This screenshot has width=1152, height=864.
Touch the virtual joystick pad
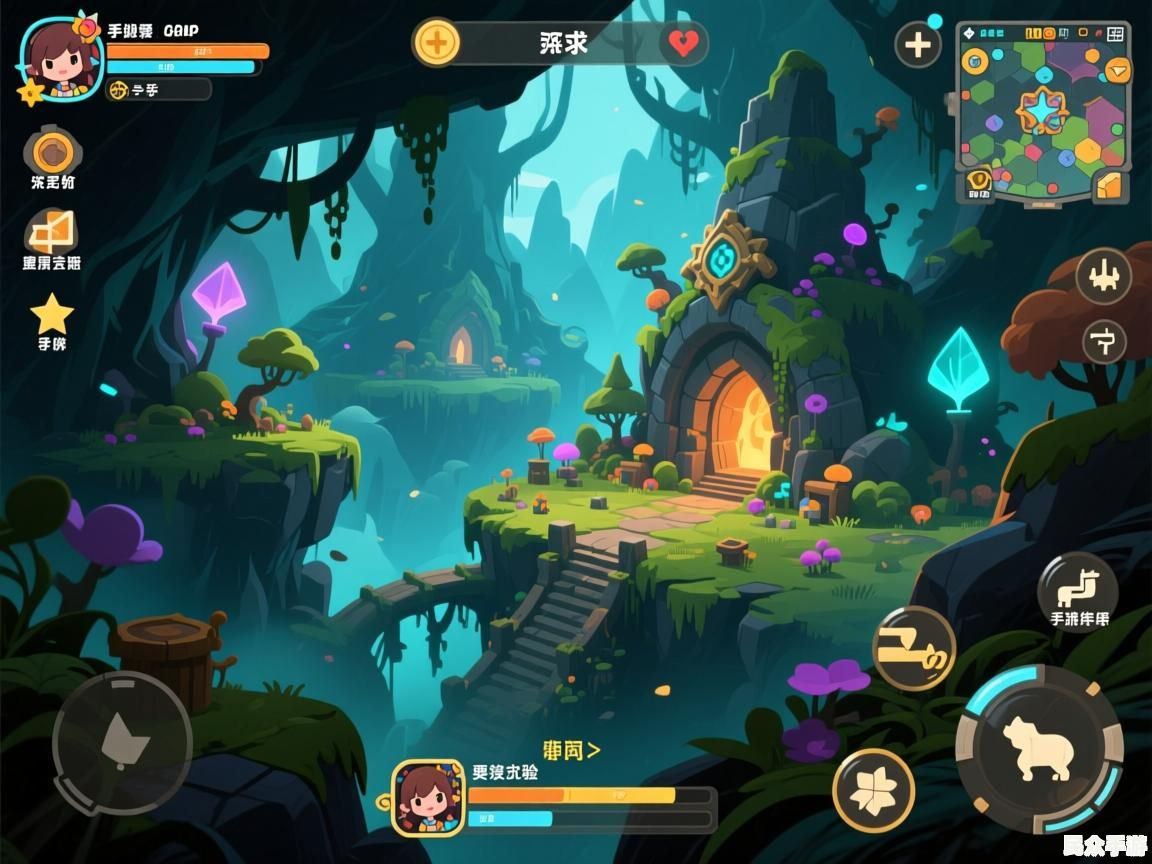(122, 742)
